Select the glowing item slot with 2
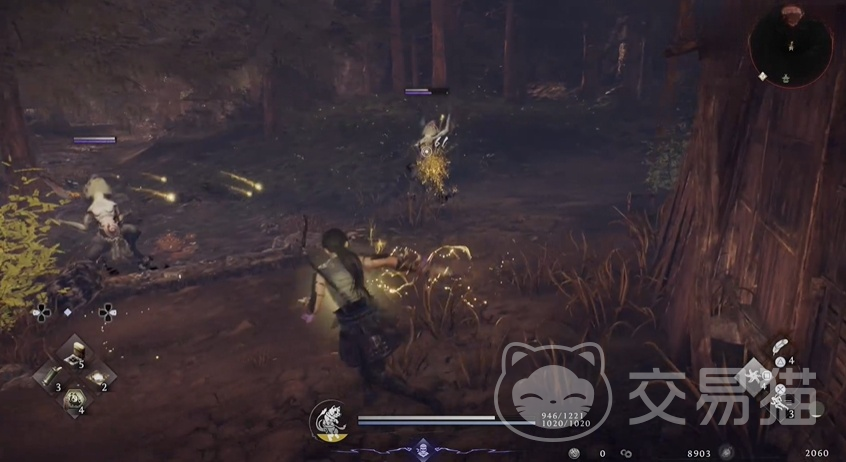This screenshot has width=846, height=462. (x=97, y=377)
